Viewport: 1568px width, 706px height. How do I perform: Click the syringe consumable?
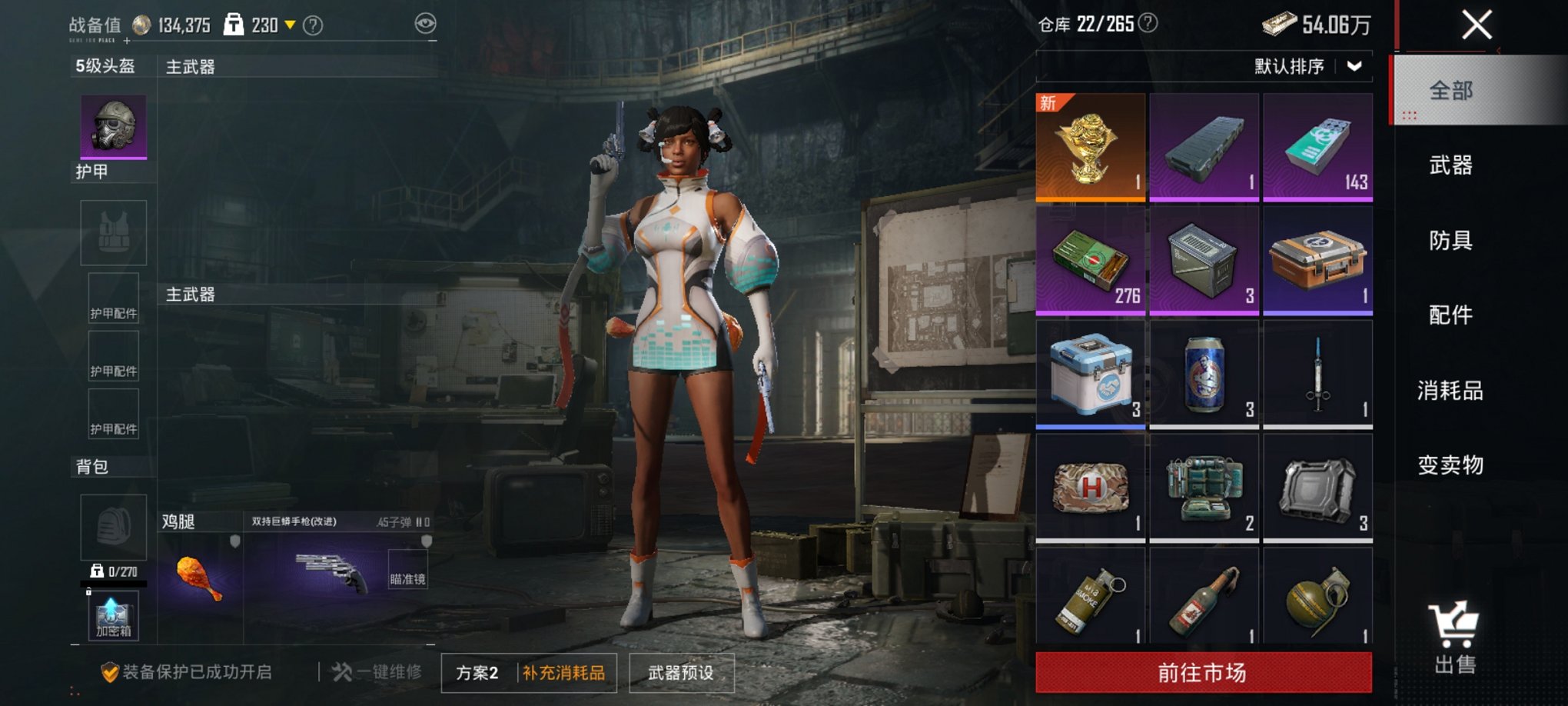click(x=1317, y=373)
